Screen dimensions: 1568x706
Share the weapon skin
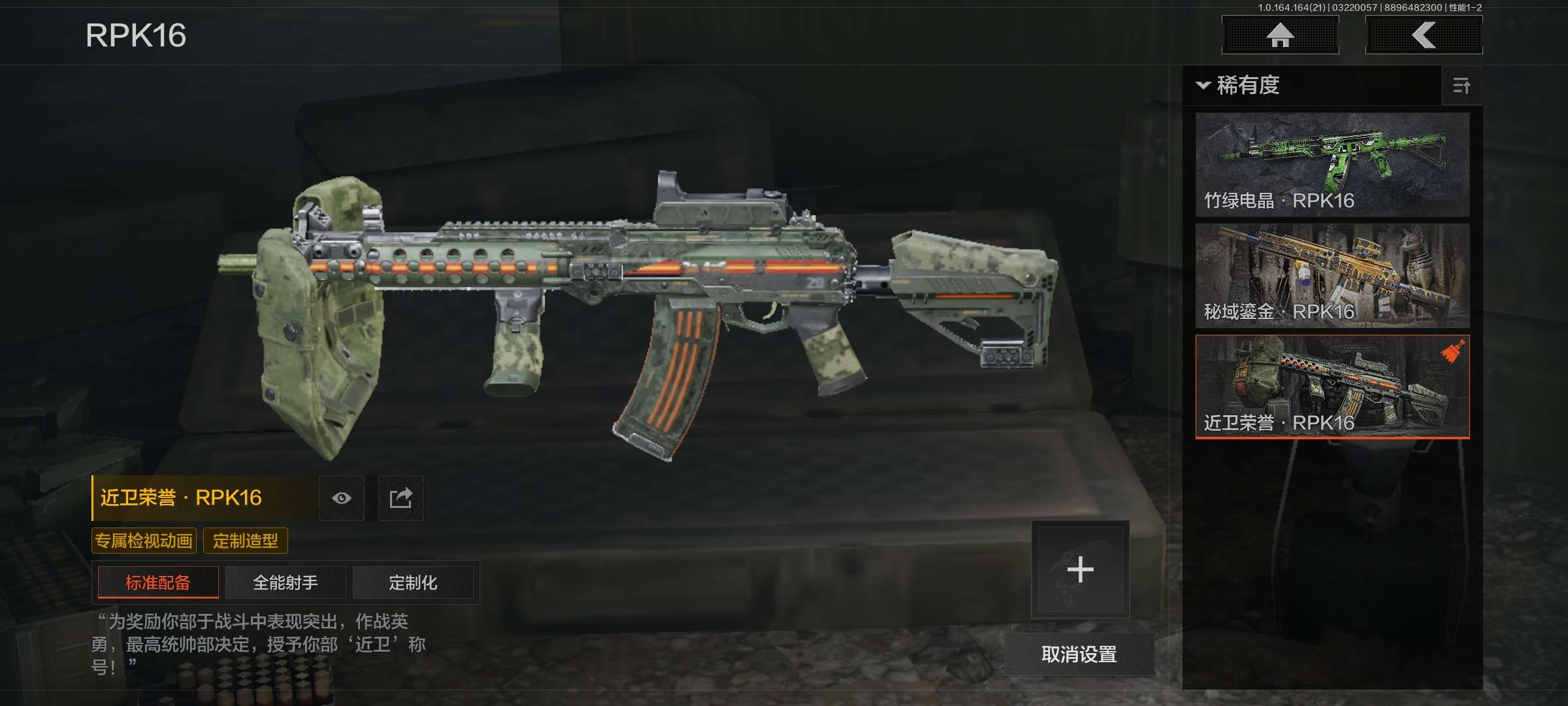[401, 498]
